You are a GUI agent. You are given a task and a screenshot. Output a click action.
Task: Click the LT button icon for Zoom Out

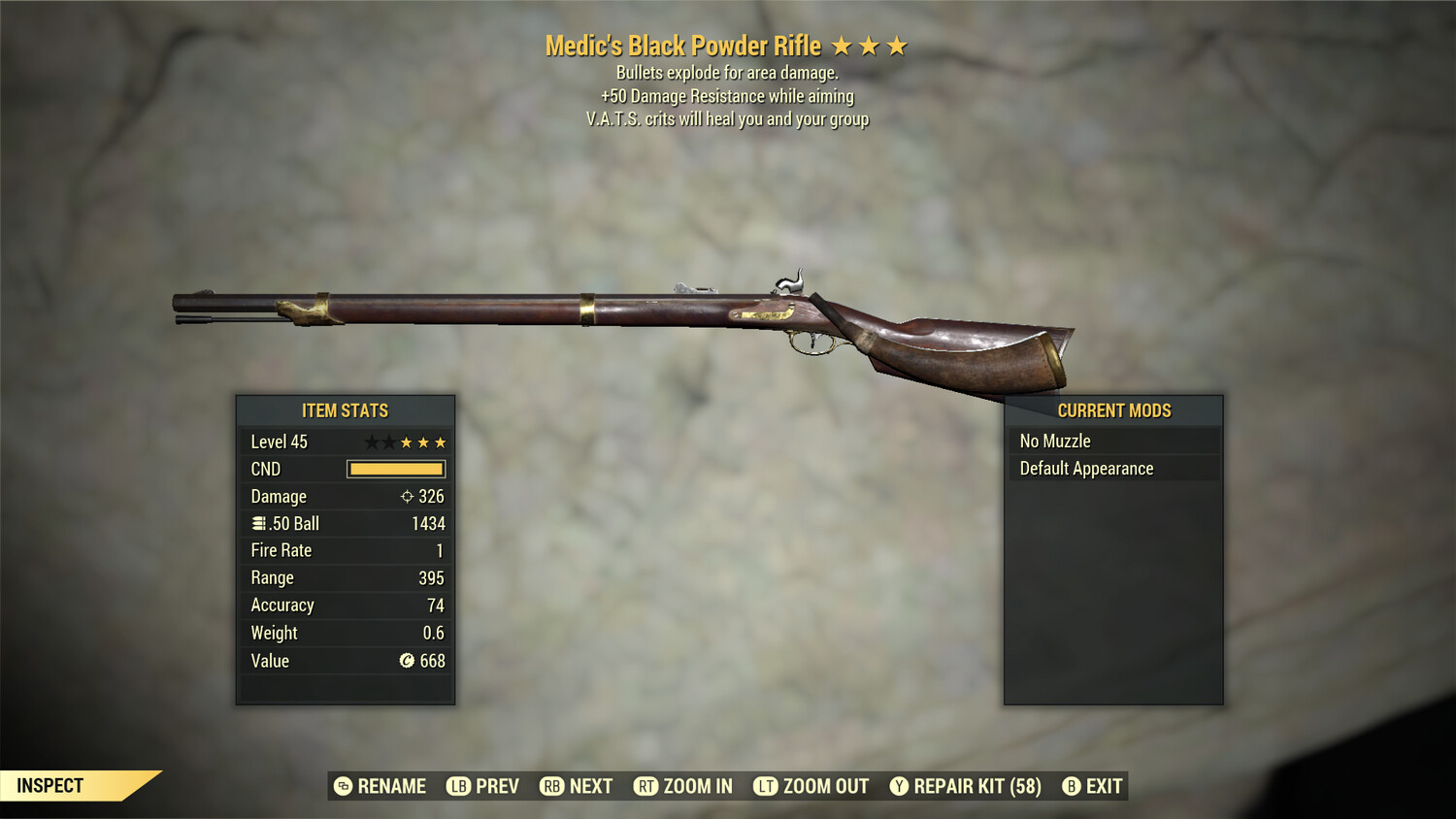[x=763, y=786]
